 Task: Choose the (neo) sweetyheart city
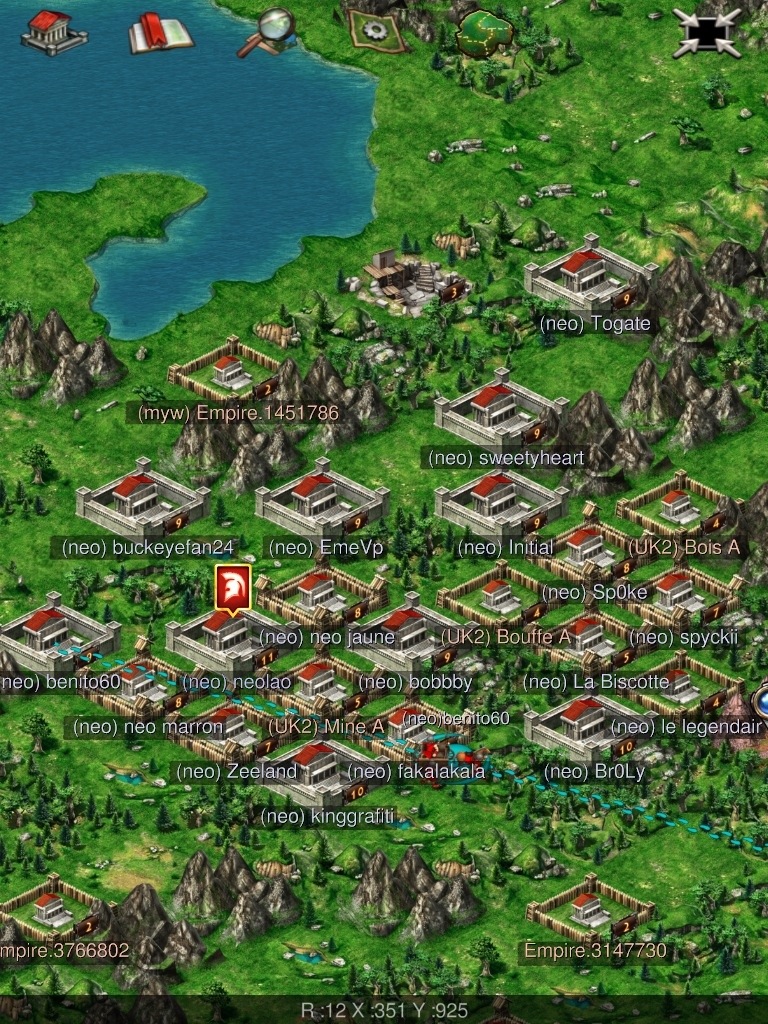click(x=497, y=408)
